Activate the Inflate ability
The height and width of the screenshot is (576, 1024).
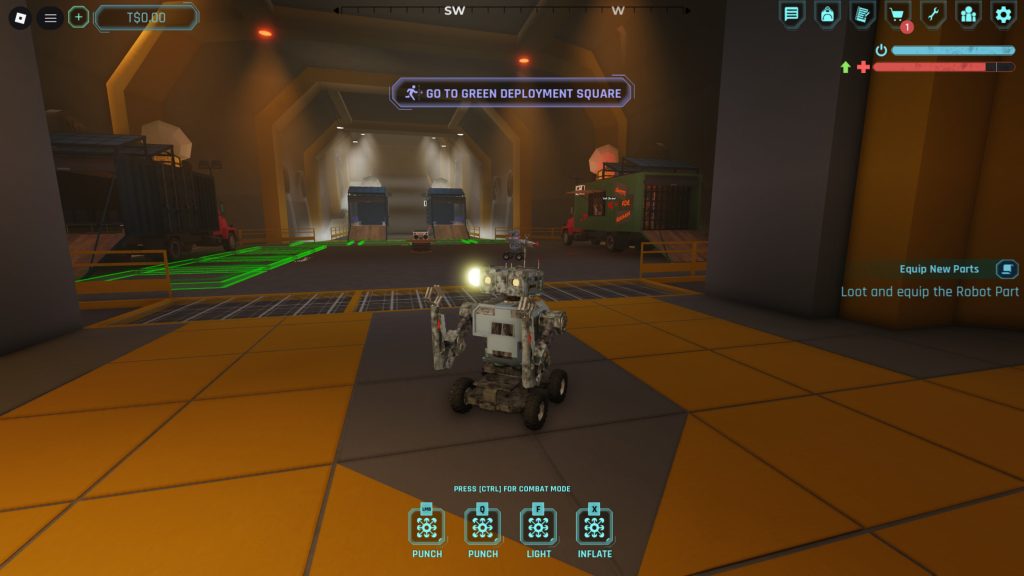click(x=594, y=527)
